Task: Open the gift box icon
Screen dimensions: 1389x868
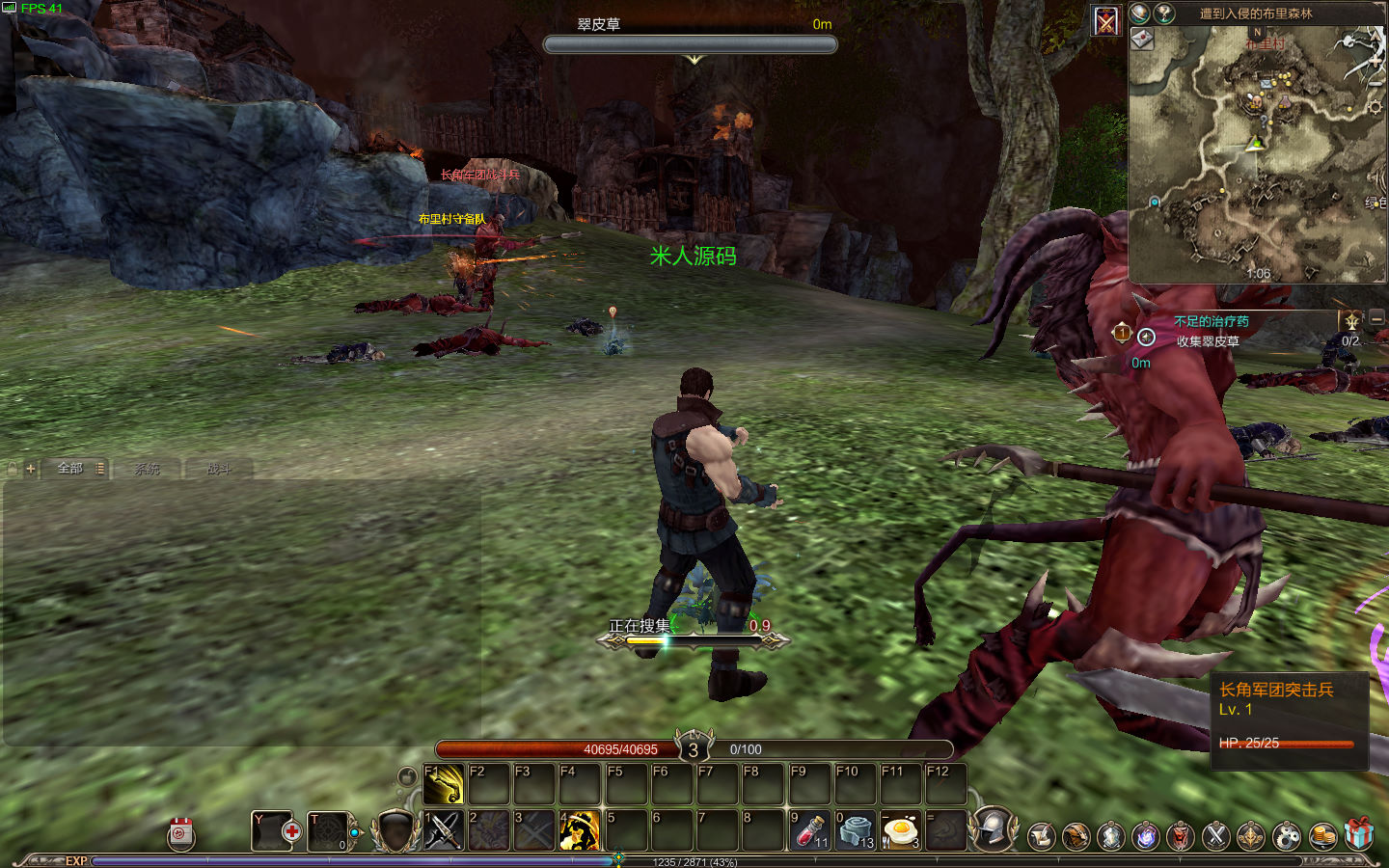Action: point(1359,834)
